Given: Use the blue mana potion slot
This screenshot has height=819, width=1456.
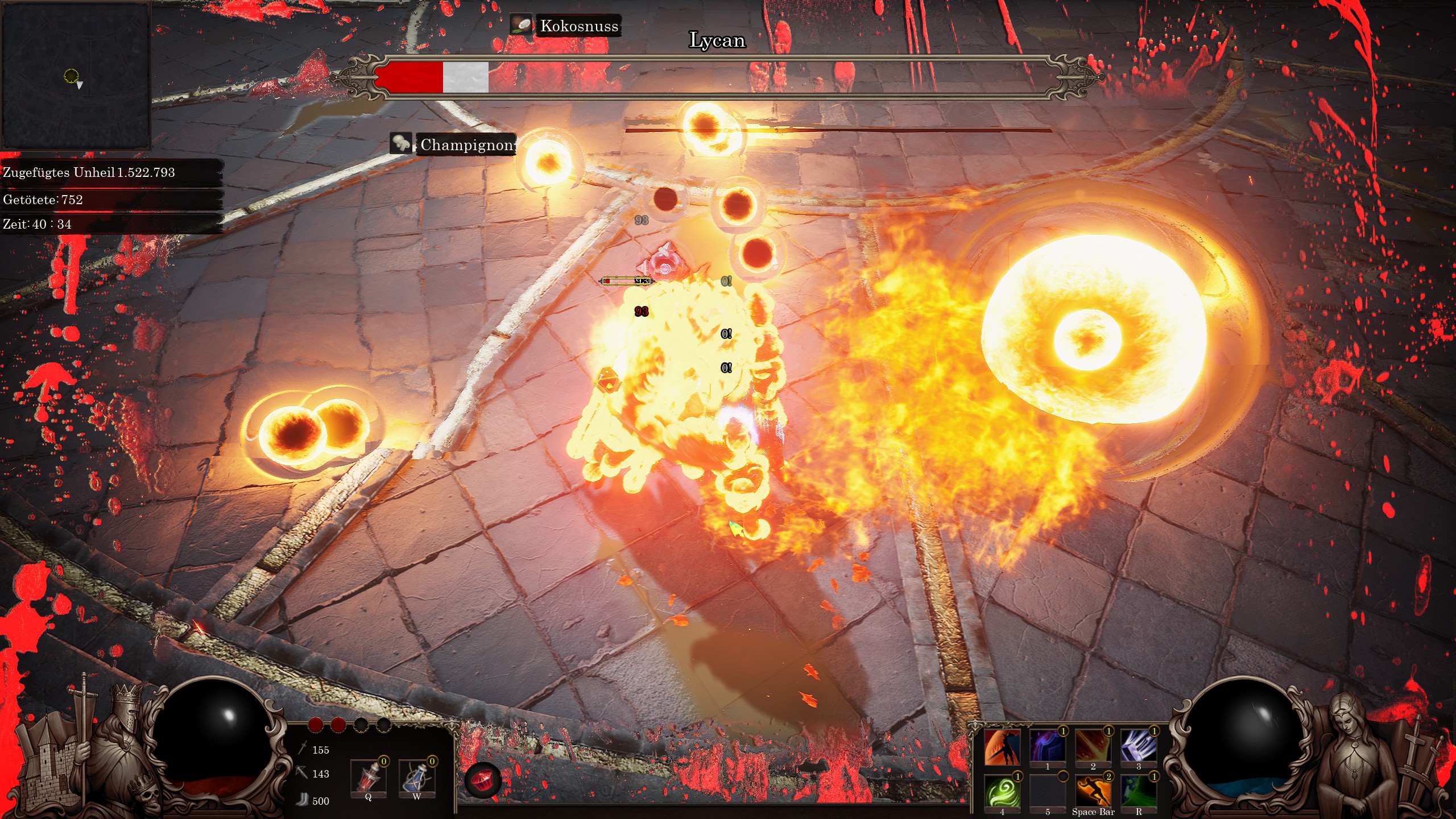Looking at the screenshot, I should coord(416,777).
